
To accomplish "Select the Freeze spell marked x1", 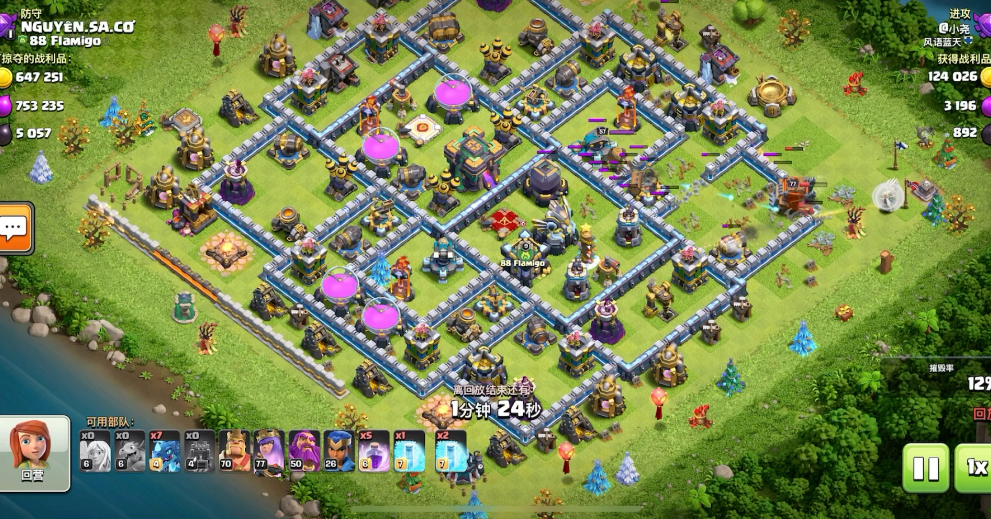I will click(410, 451).
